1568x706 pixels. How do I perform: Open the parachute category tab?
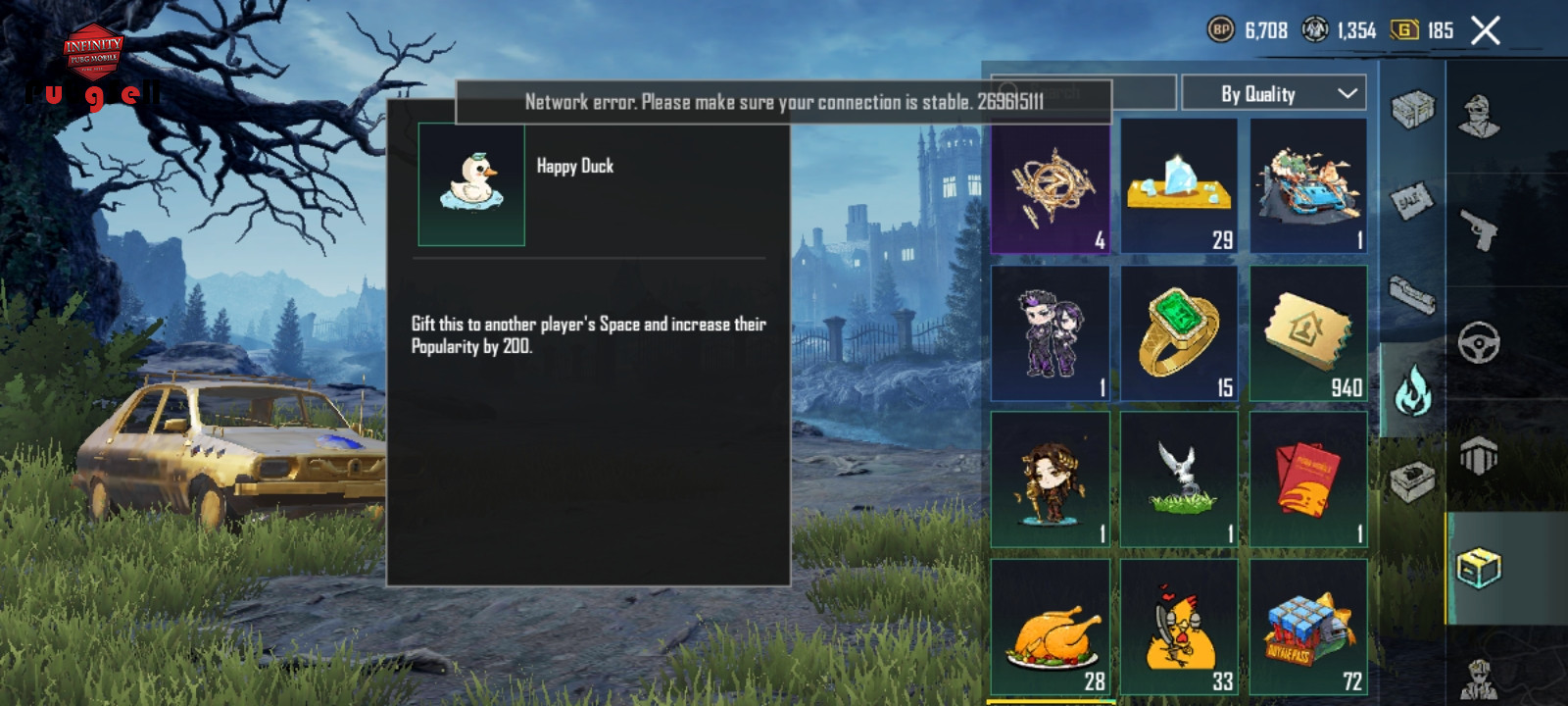(x=1479, y=456)
